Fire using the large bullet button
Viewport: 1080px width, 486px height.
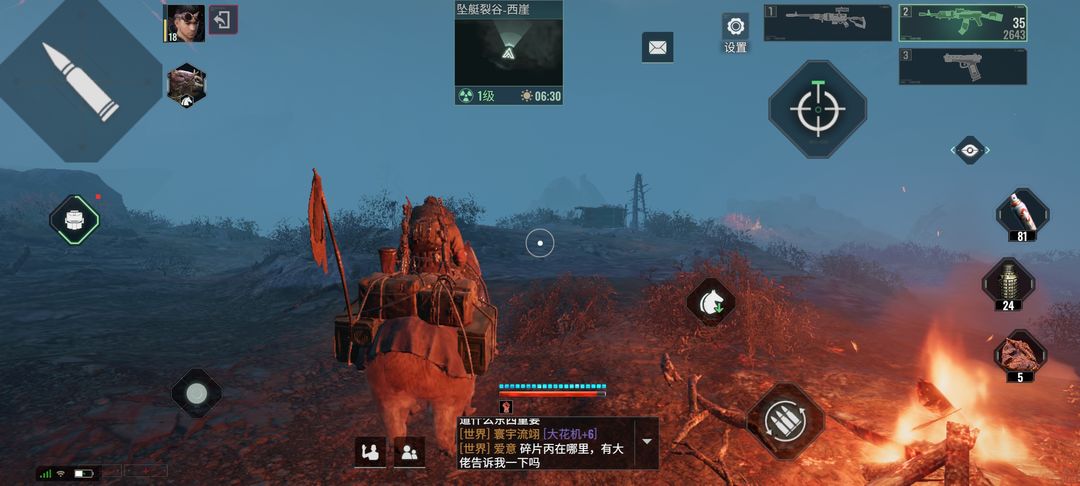pos(80,82)
